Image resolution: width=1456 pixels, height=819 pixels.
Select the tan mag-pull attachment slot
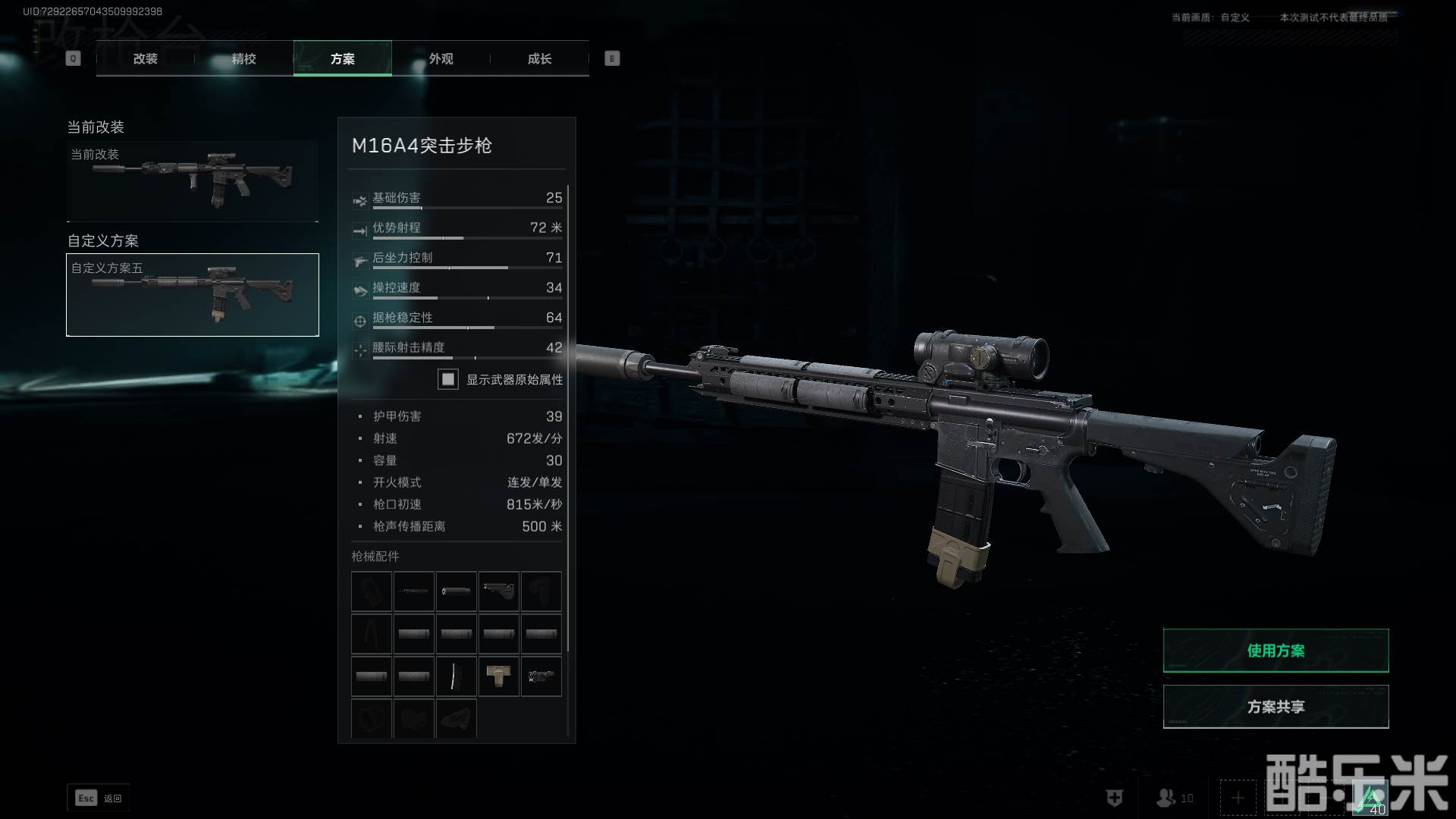click(x=499, y=676)
